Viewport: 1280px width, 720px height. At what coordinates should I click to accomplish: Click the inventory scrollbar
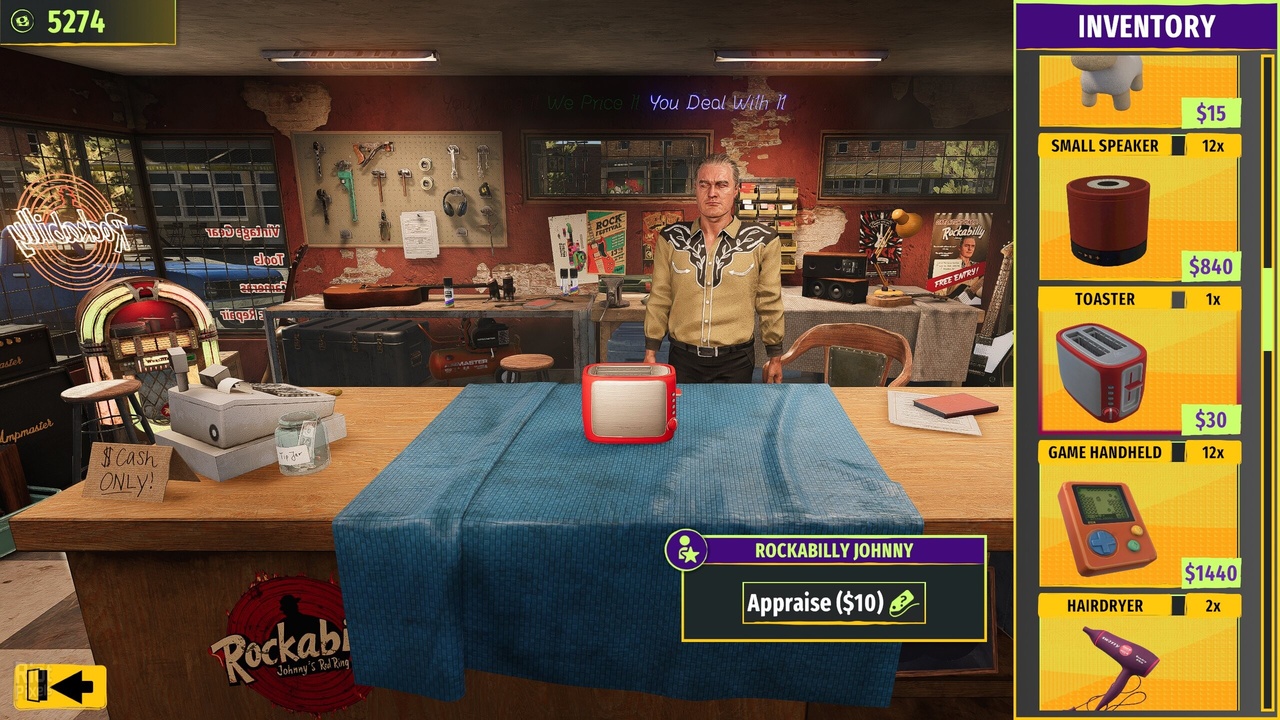(1268, 200)
